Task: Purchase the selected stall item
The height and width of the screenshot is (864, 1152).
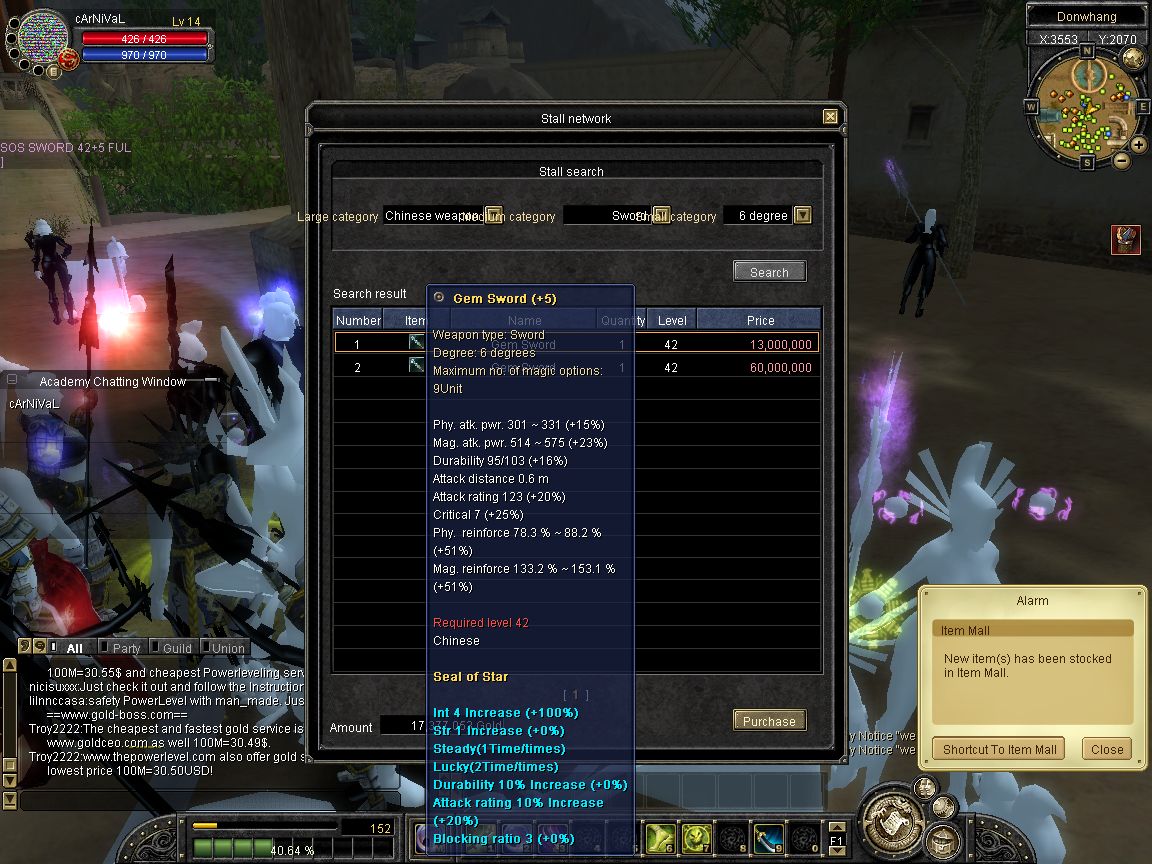Action: (x=769, y=721)
